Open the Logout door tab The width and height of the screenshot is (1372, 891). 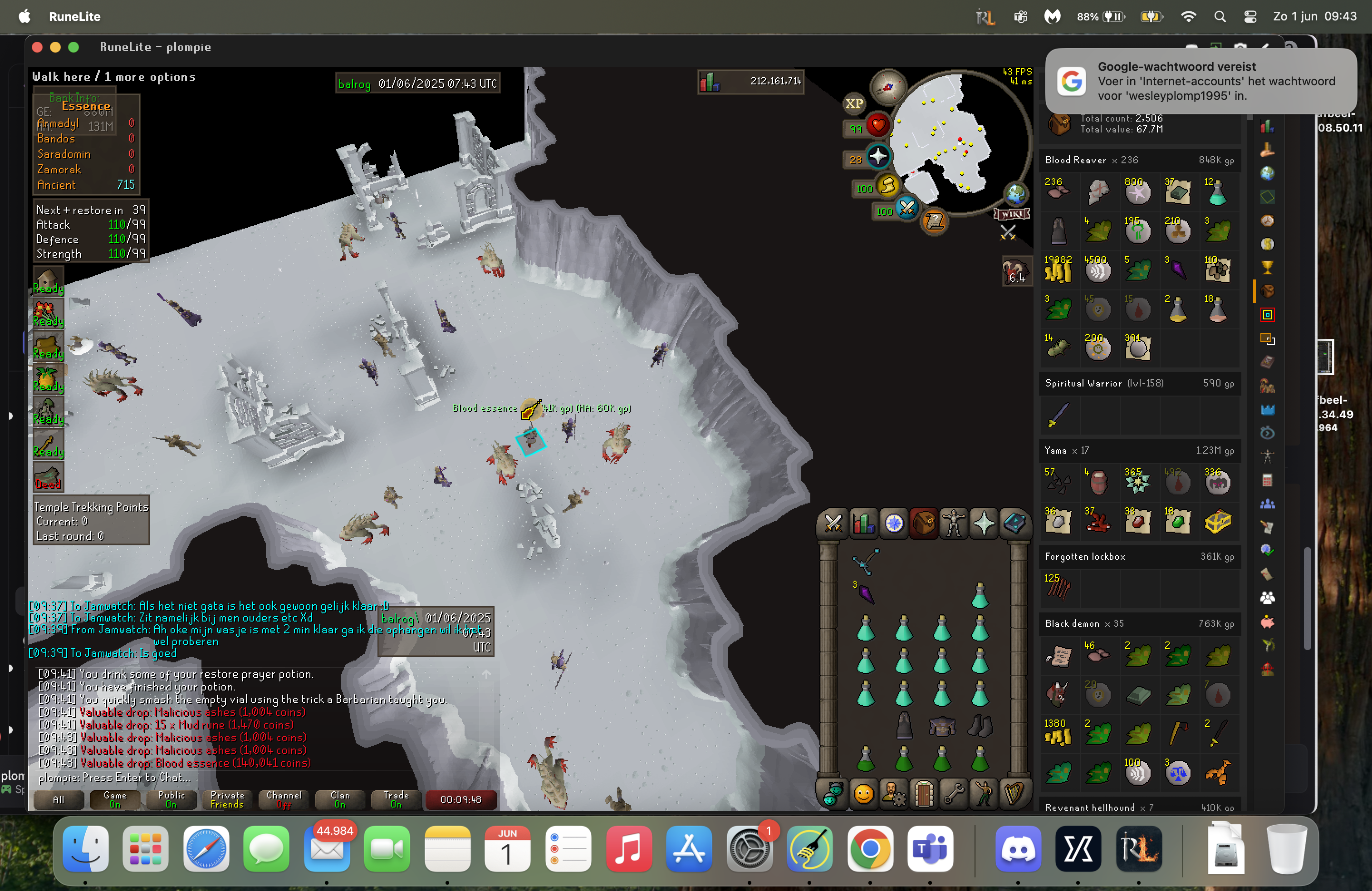[923, 794]
